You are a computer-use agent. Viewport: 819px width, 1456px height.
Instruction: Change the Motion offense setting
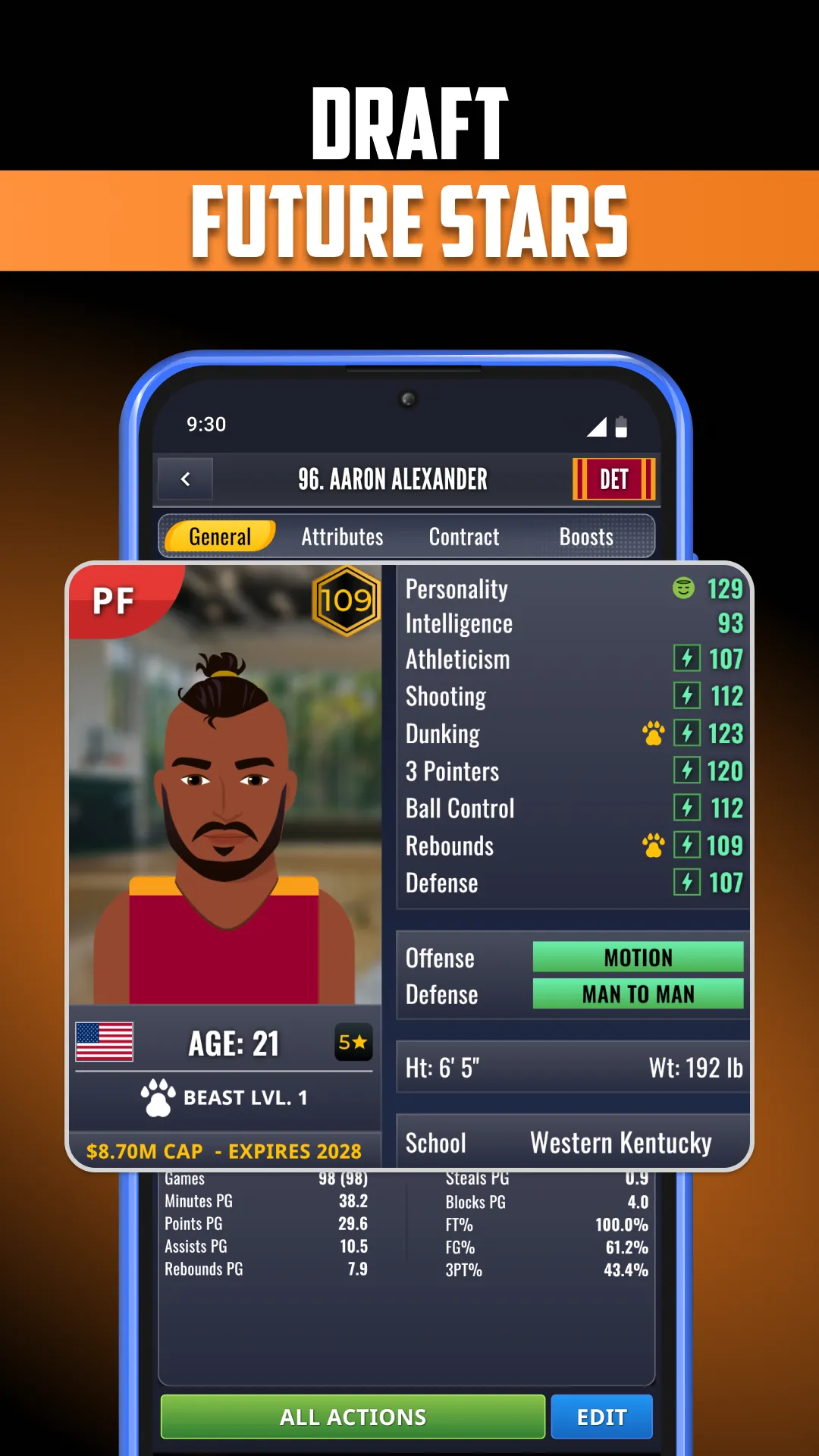(x=638, y=957)
